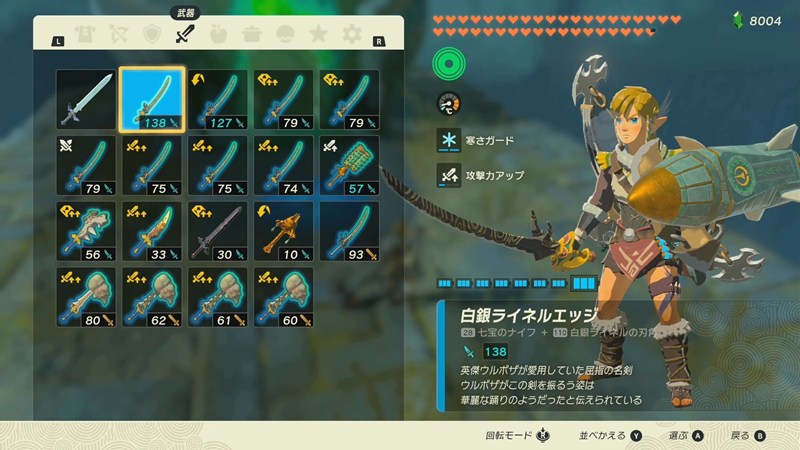Image resolution: width=800 pixels, height=450 pixels.
Task: Select the weapon with 56 attack
Action: pos(85,231)
